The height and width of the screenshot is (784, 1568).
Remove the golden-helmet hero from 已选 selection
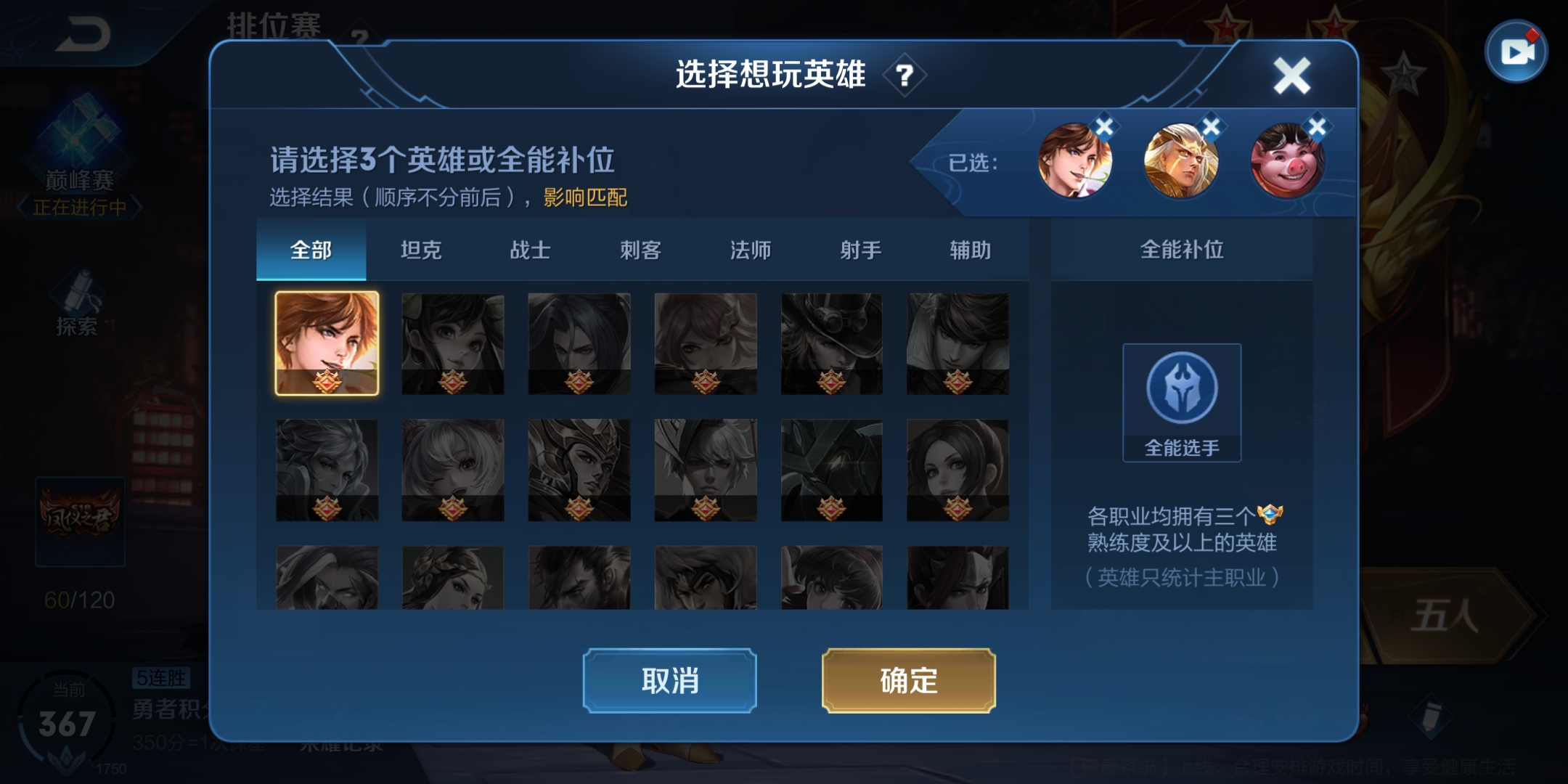pos(1210,126)
